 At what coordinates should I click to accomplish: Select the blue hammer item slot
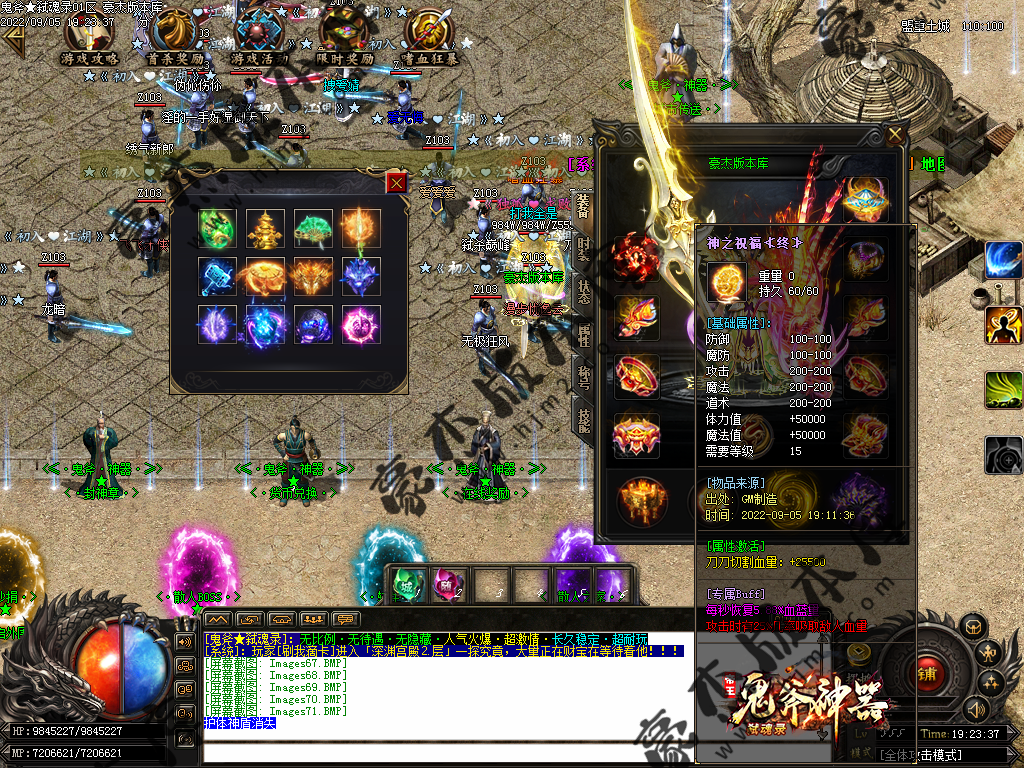coord(217,275)
